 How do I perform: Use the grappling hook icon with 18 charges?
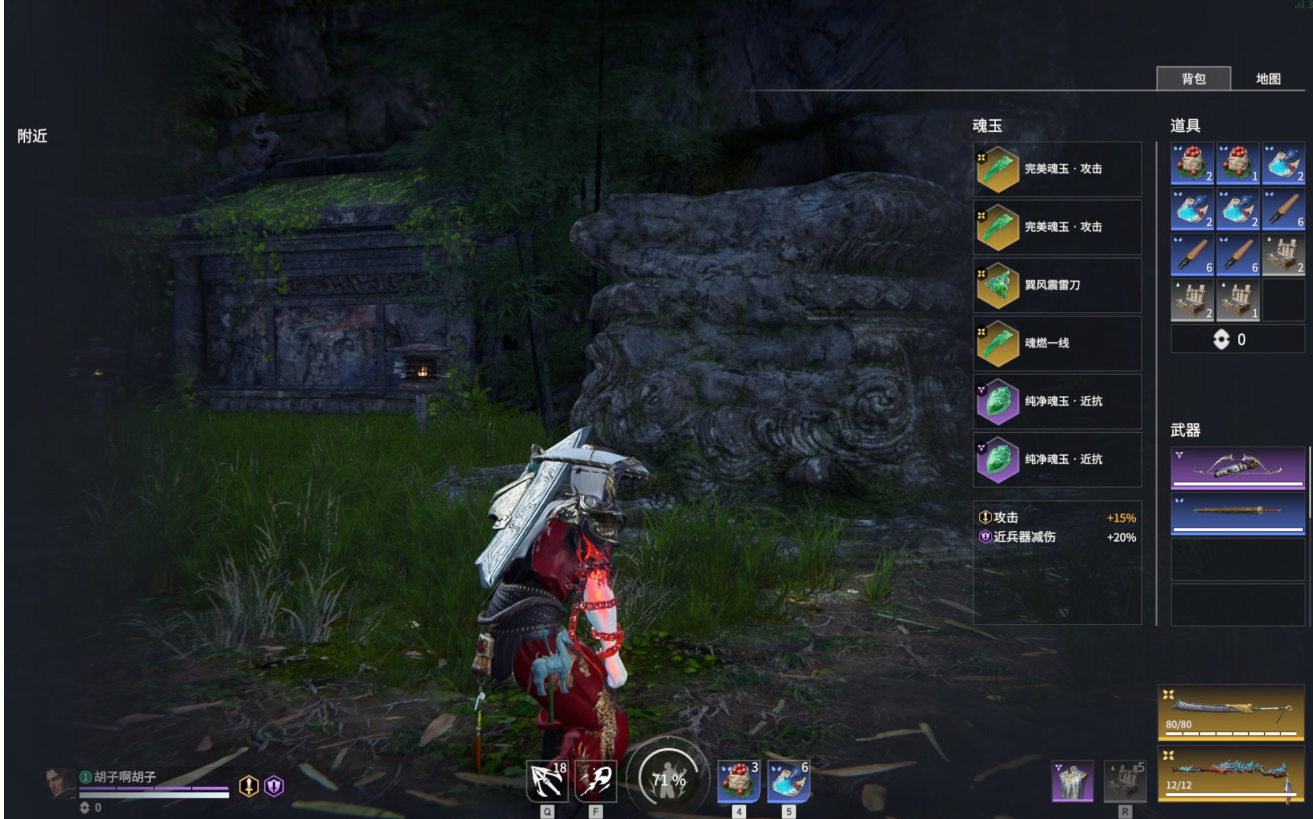[547, 781]
